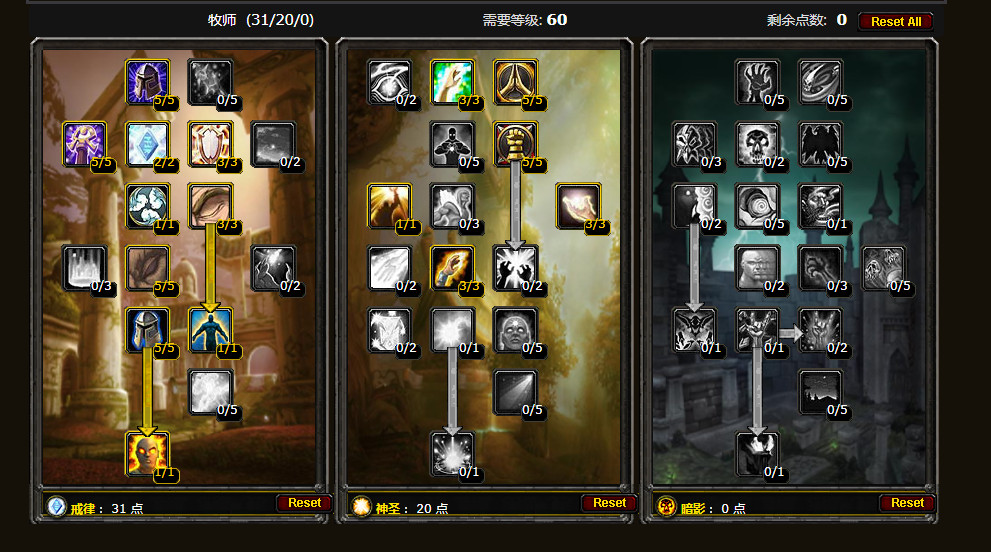
Task: Choose the Divine Spirit talent (1/1)
Action: point(210,329)
